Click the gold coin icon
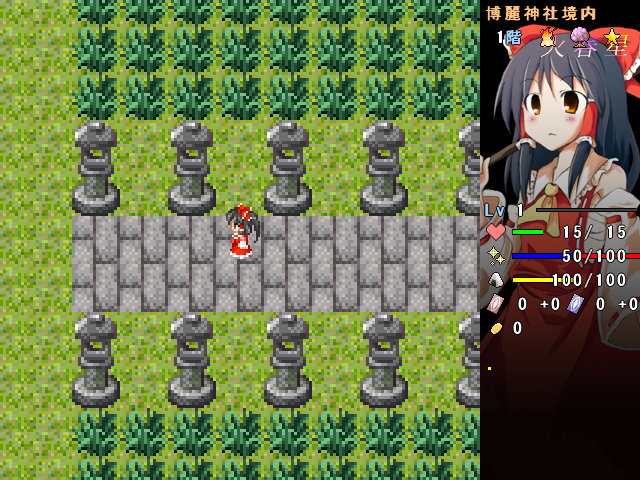640x480 pixels. 497,328
